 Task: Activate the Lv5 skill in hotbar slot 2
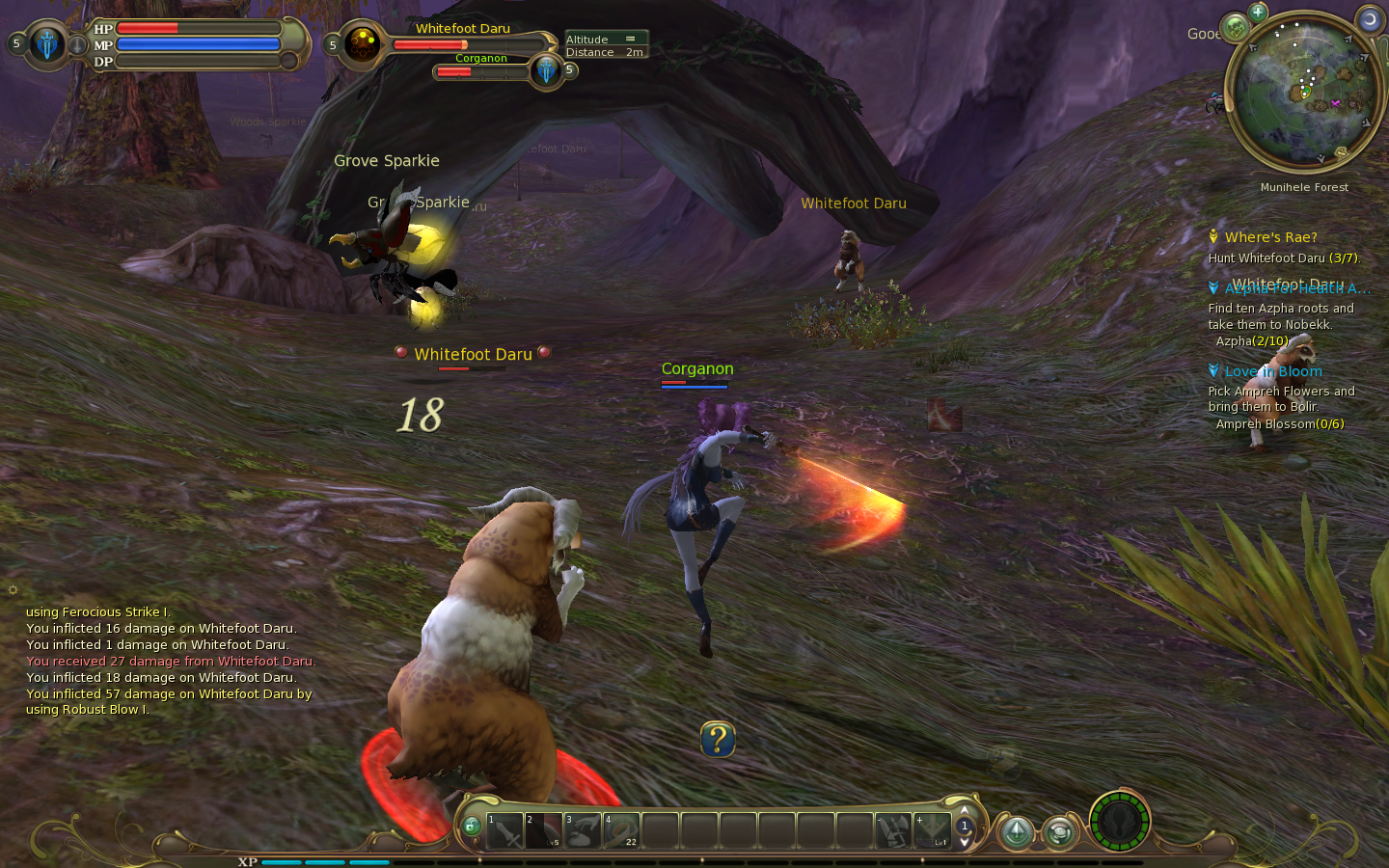[543, 830]
